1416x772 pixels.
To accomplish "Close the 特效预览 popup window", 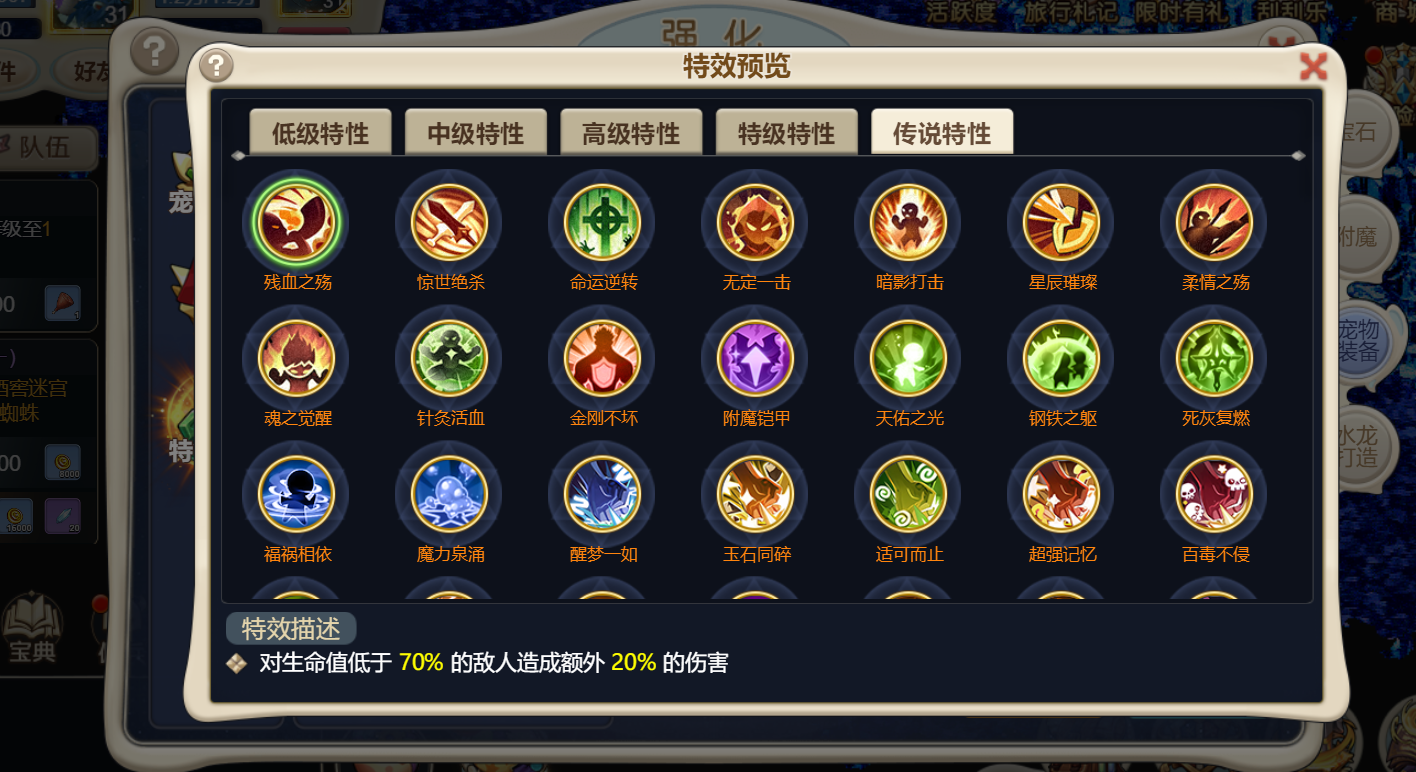I will [1312, 66].
